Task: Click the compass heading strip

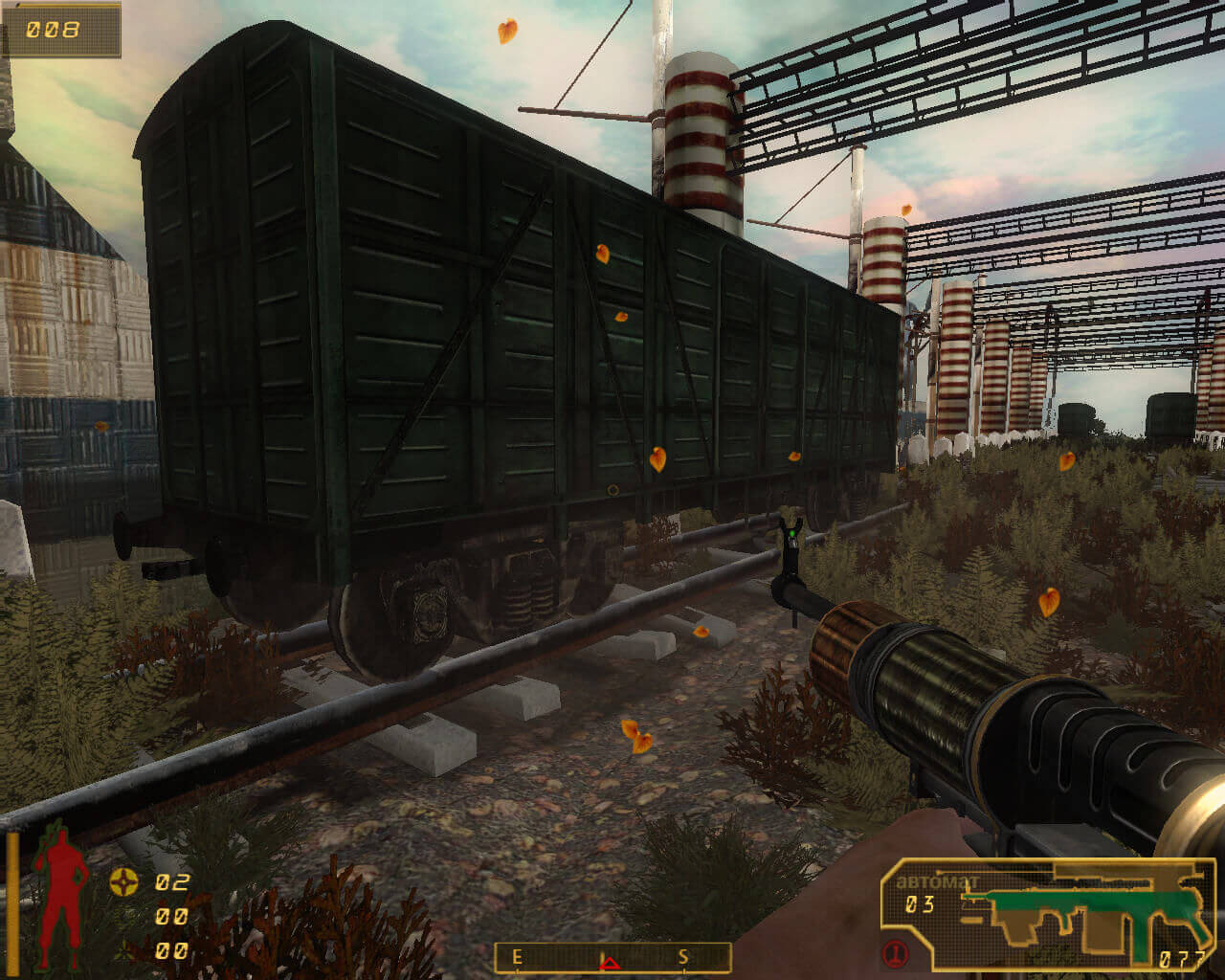Action: (612, 957)
